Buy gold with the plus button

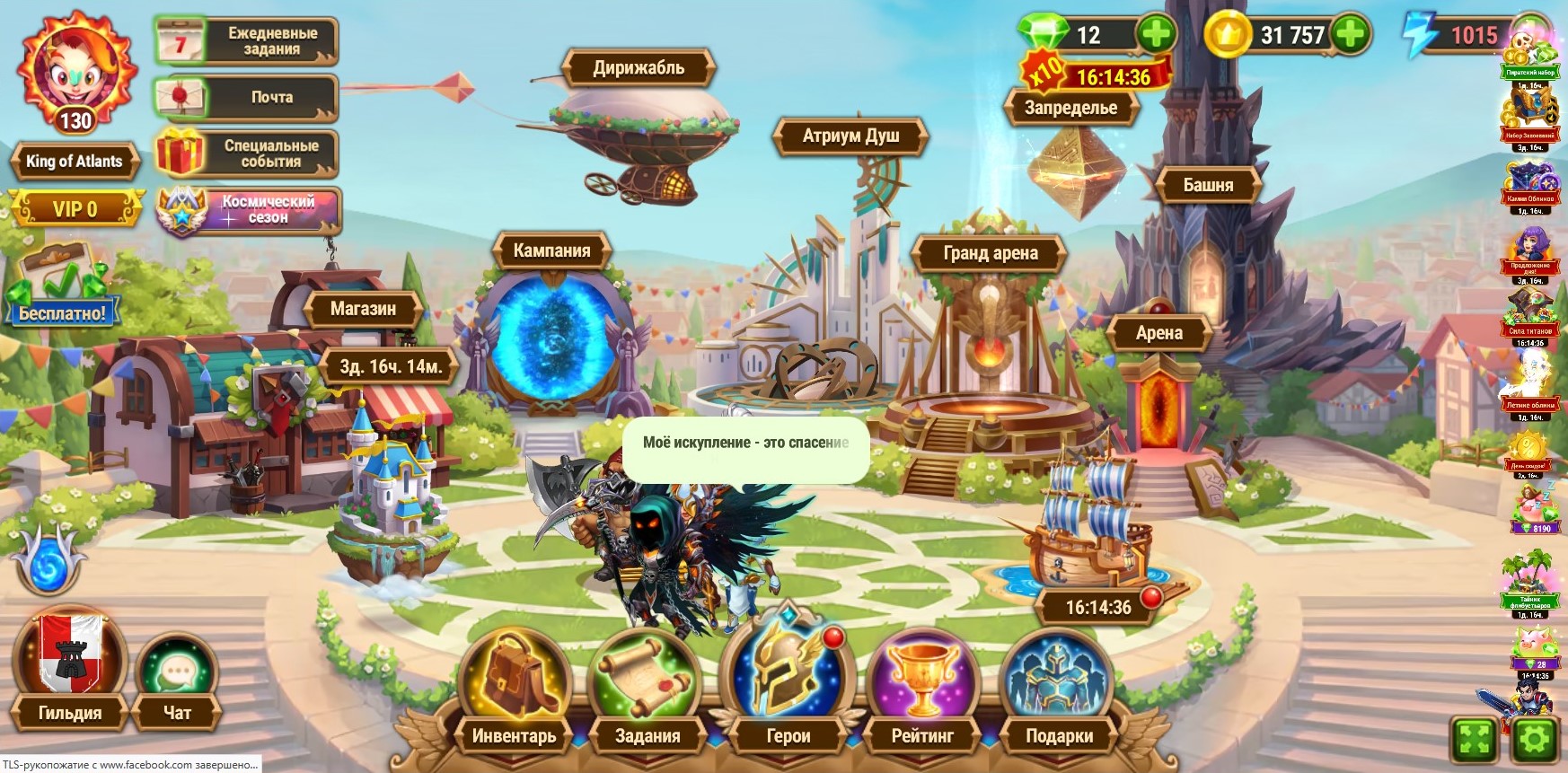(x=1350, y=34)
